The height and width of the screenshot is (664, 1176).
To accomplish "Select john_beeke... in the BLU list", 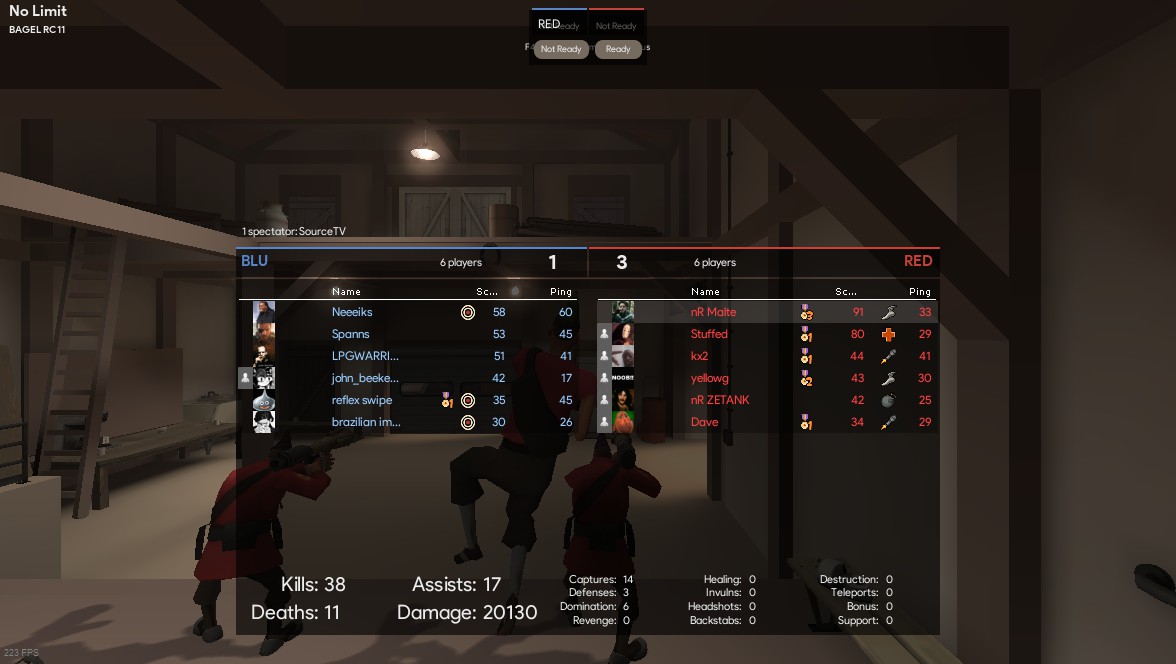I will tap(365, 378).
